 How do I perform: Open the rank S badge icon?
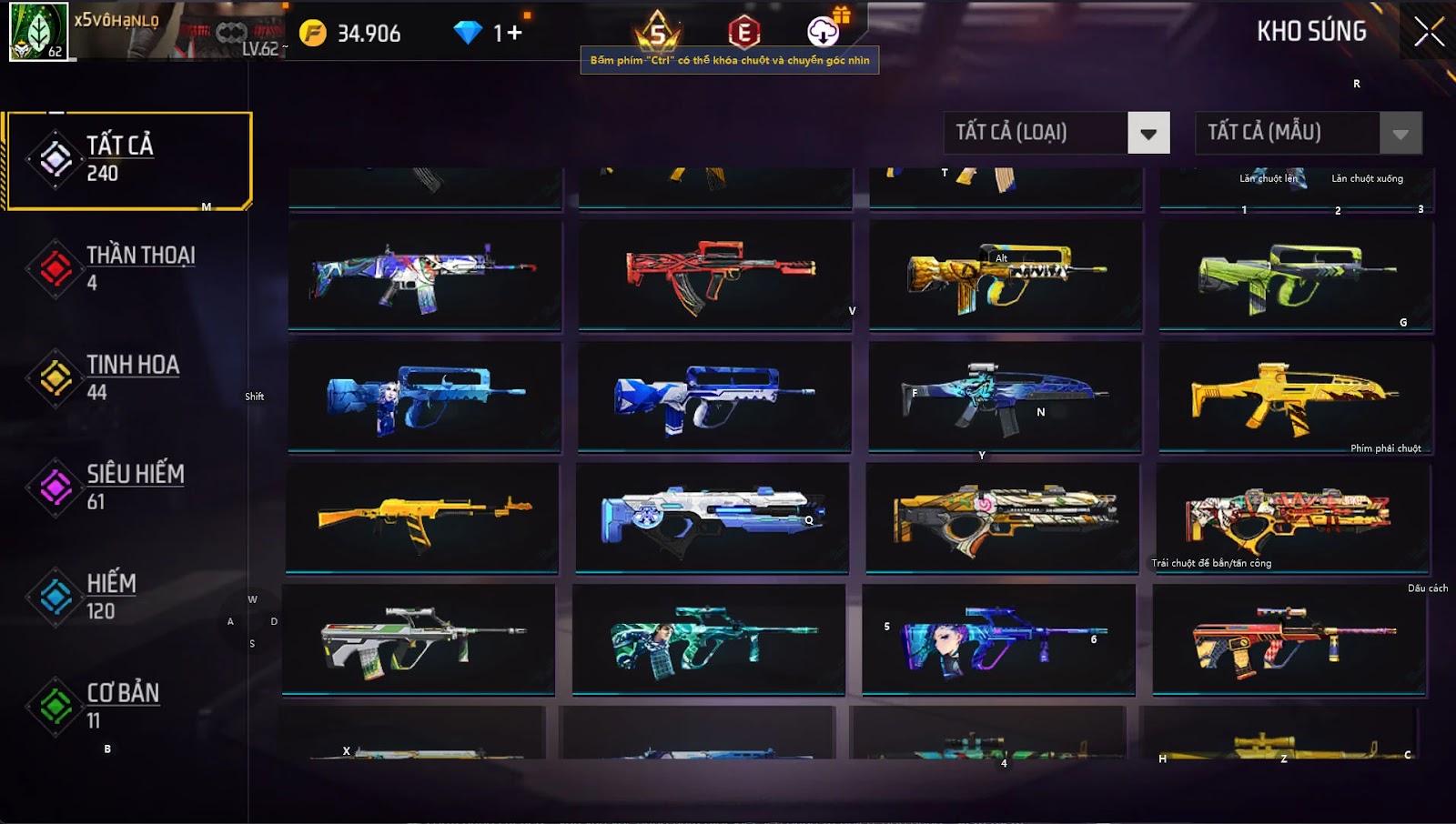point(657,33)
